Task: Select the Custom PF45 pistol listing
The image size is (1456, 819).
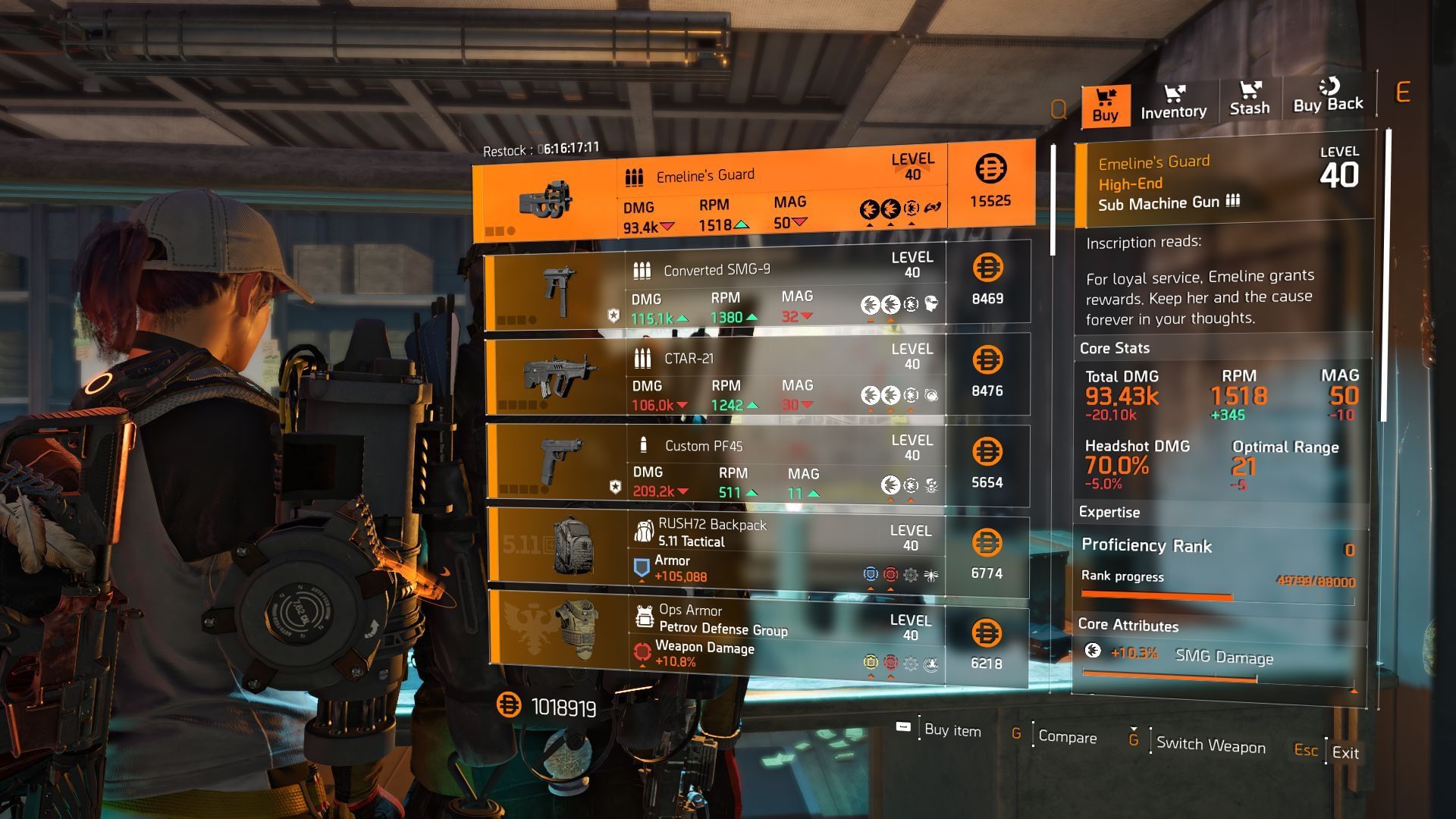Action: (757, 465)
